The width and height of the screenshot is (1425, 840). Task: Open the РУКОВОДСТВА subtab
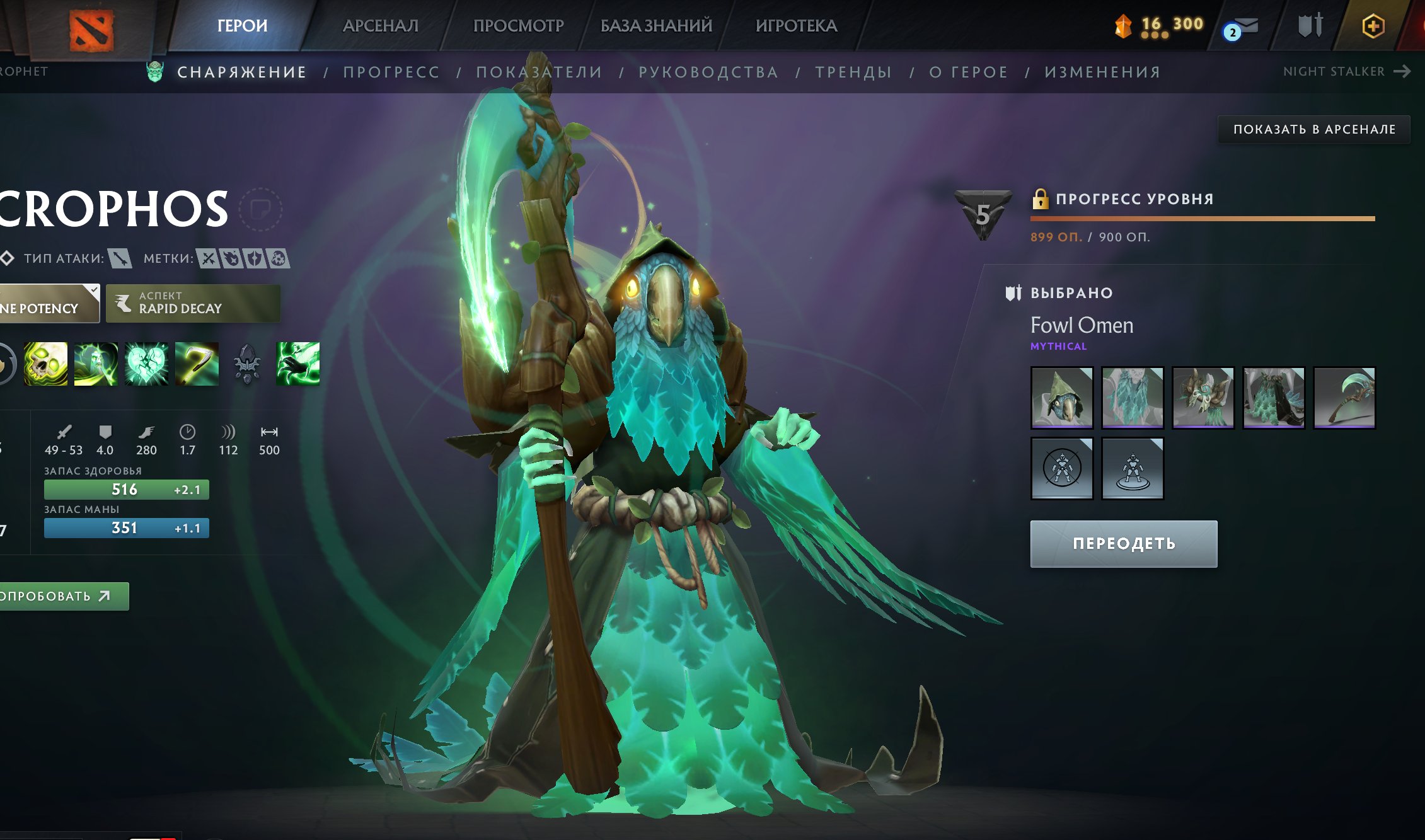(708, 72)
